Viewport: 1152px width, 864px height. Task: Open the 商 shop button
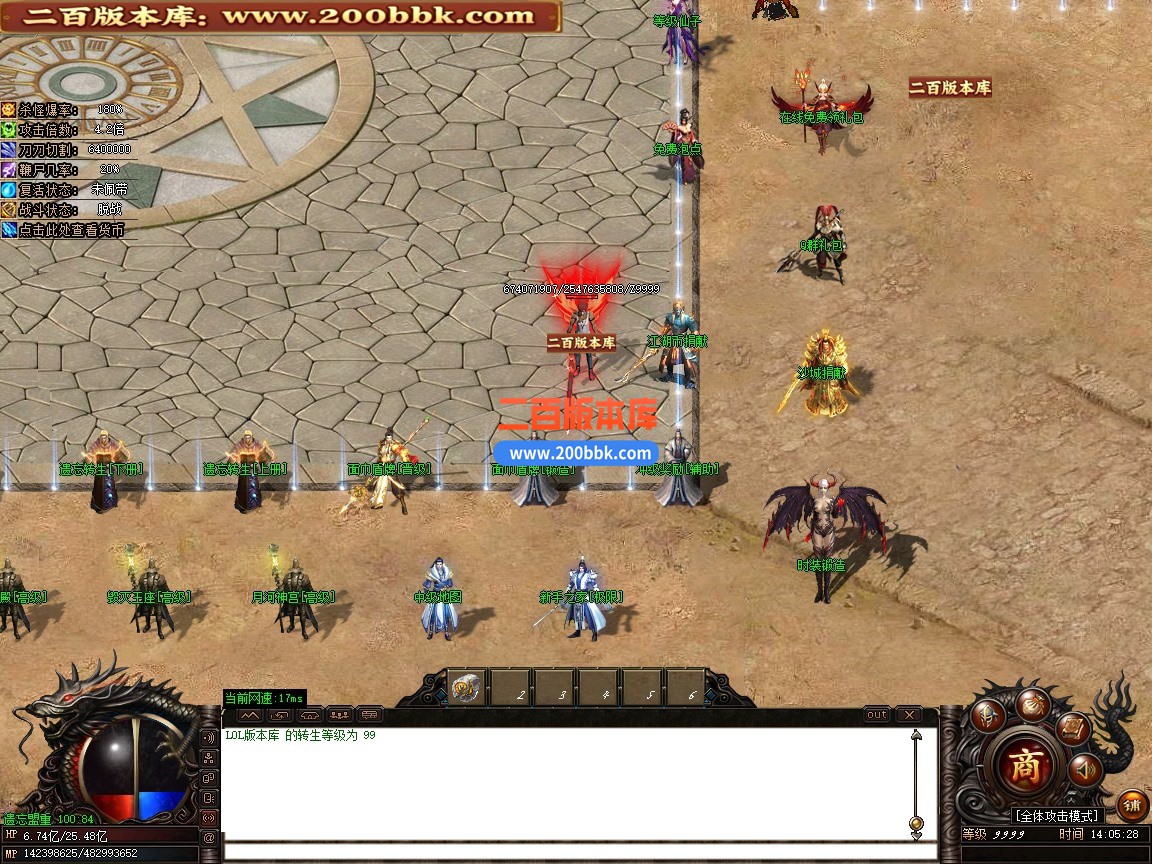click(1024, 767)
